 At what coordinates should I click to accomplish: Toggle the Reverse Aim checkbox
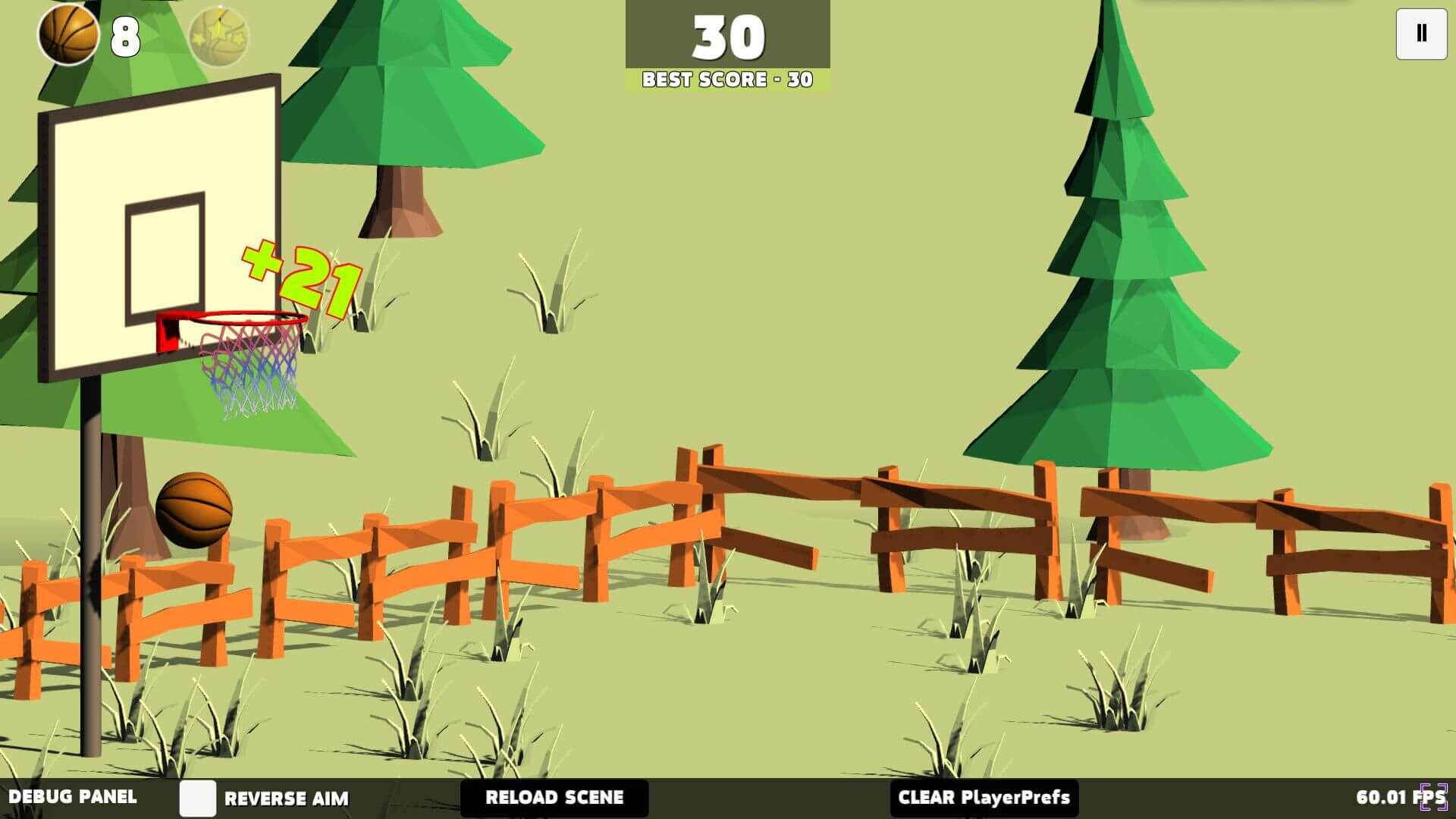198,798
